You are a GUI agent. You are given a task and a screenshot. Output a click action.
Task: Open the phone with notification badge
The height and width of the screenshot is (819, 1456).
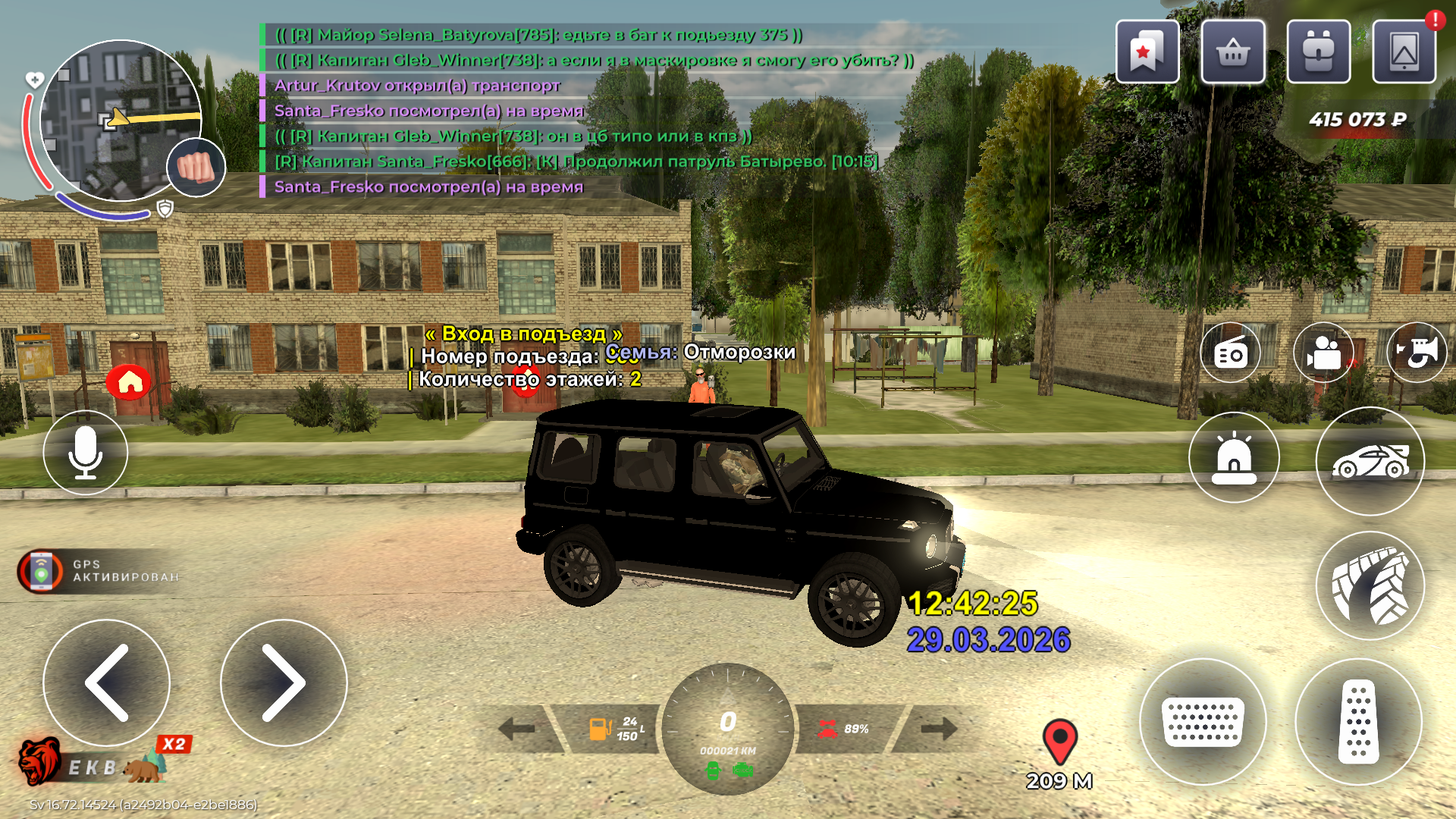click(1404, 52)
